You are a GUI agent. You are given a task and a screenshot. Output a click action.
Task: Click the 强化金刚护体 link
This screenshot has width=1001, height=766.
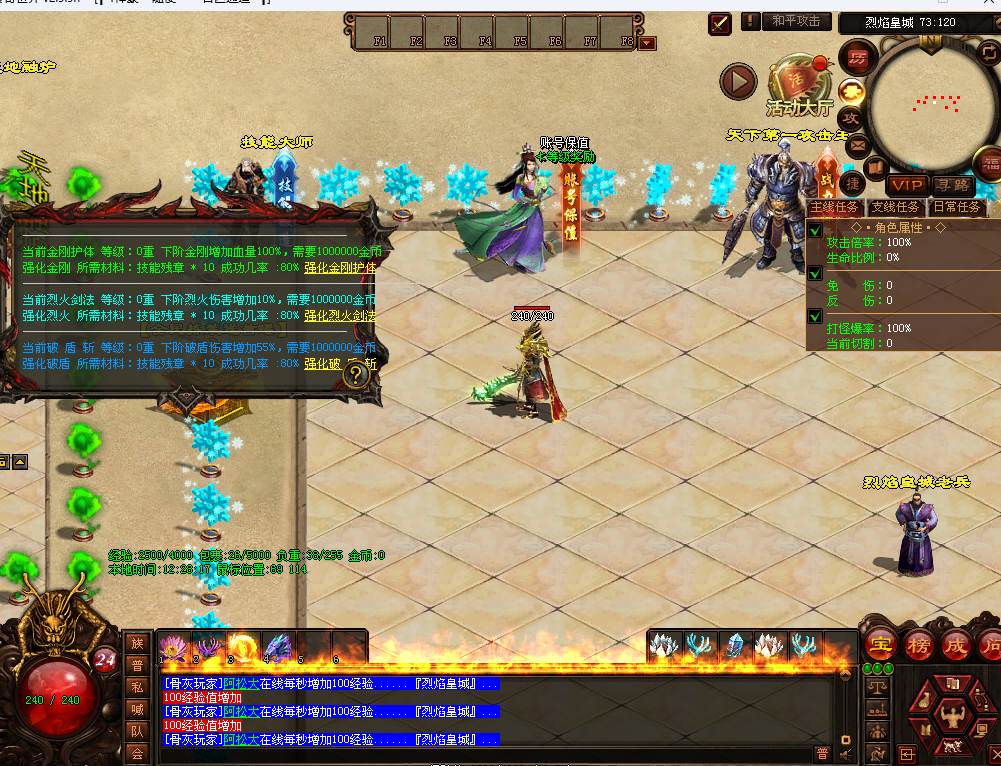pyautogui.click(x=340, y=268)
